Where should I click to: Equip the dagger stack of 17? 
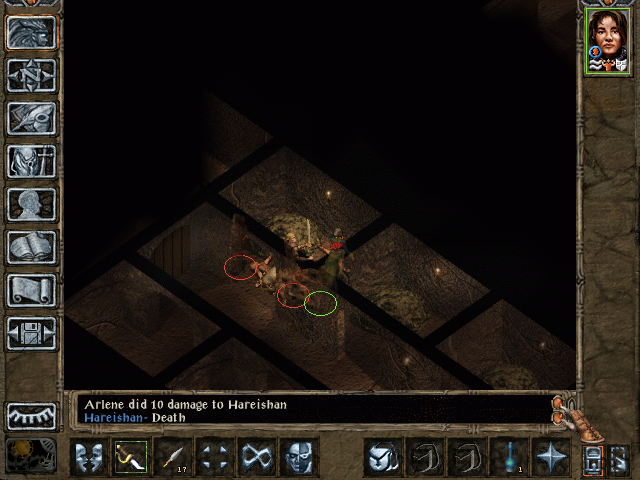click(x=172, y=457)
